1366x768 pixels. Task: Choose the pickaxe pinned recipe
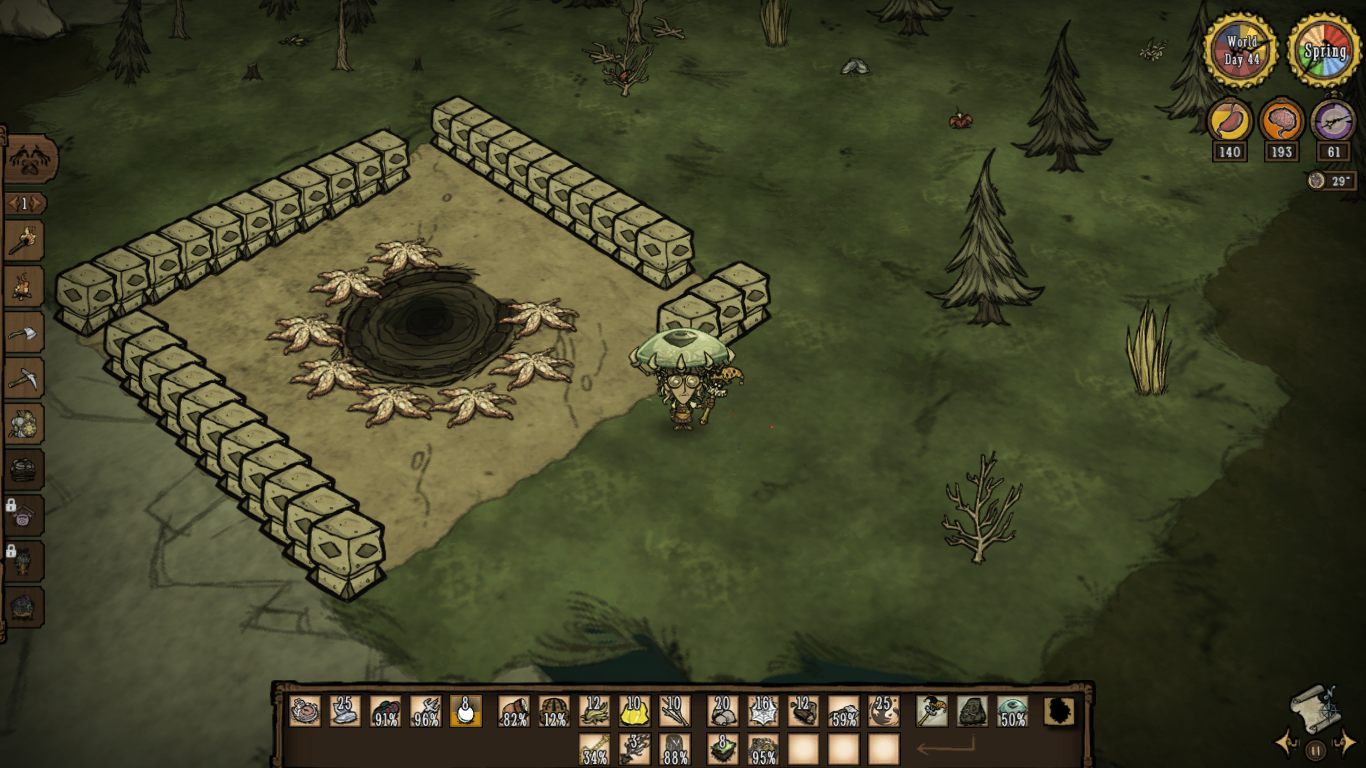point(24,378)
